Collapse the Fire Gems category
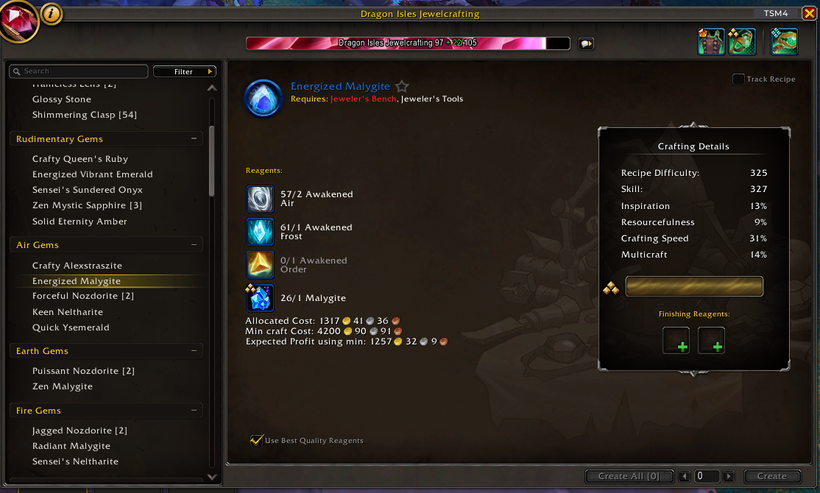This screenshot has height=493, width=820. click(195, 411)
